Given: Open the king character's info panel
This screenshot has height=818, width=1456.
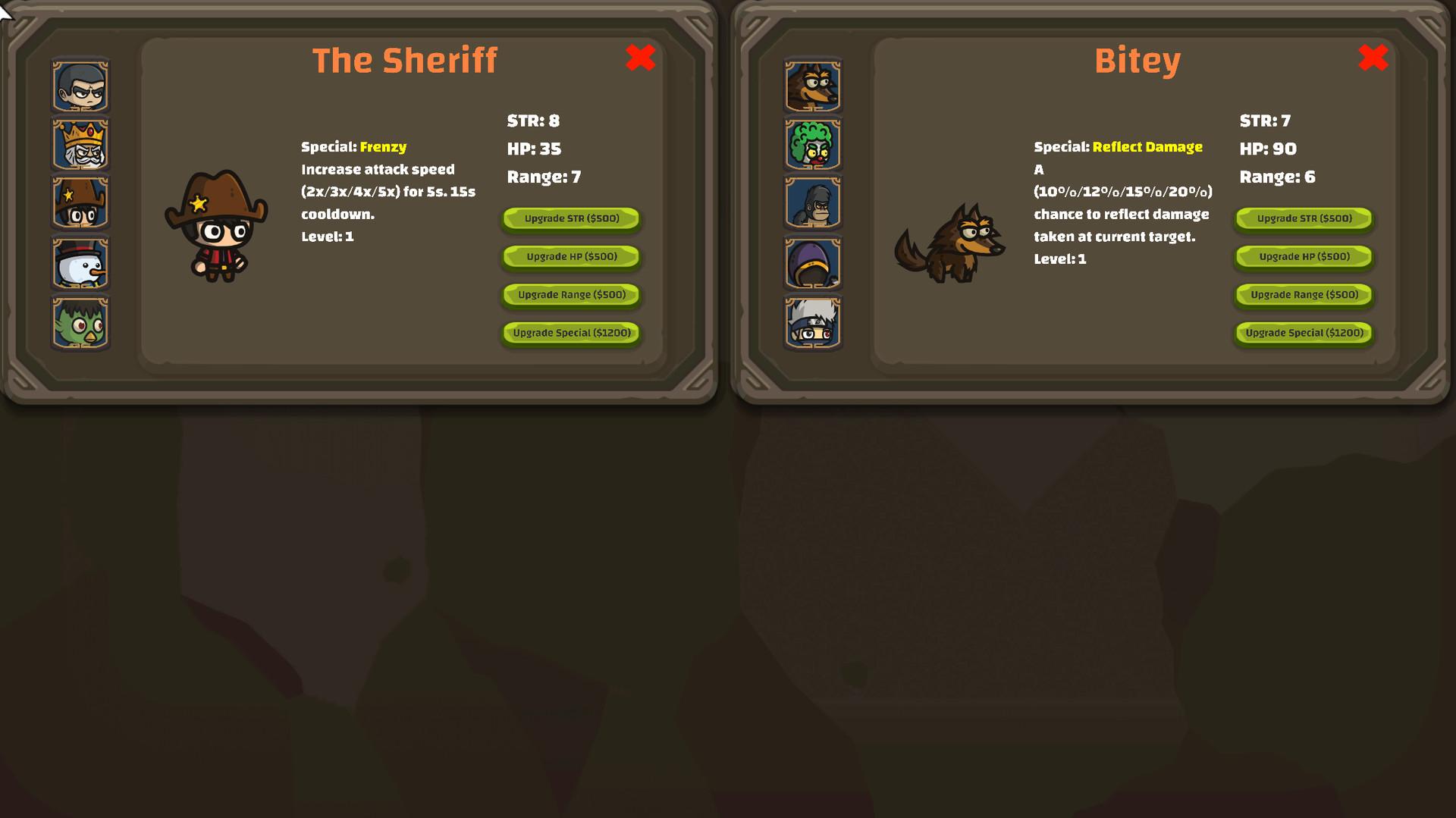Looking at the screenshot, I should click(80, 144).
